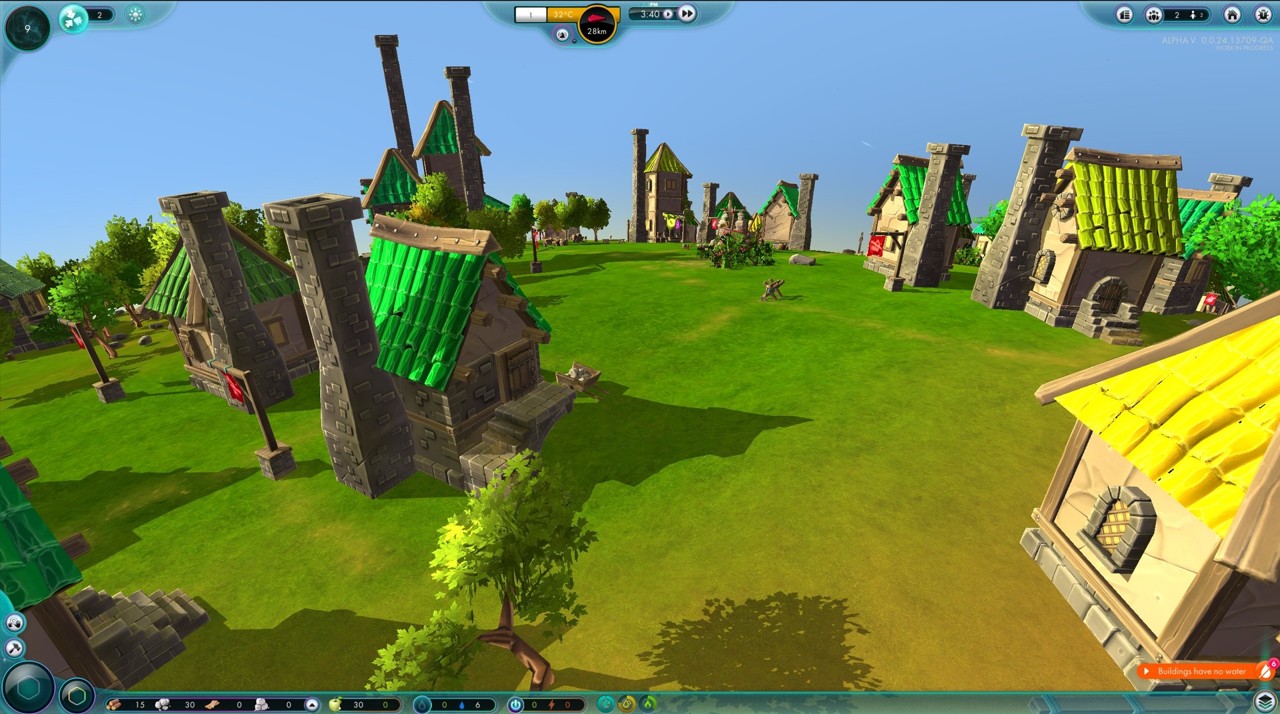Open the settings gear icon
Image resolution: width=1280 pixels, height=714 pixels.
[136, 15]
